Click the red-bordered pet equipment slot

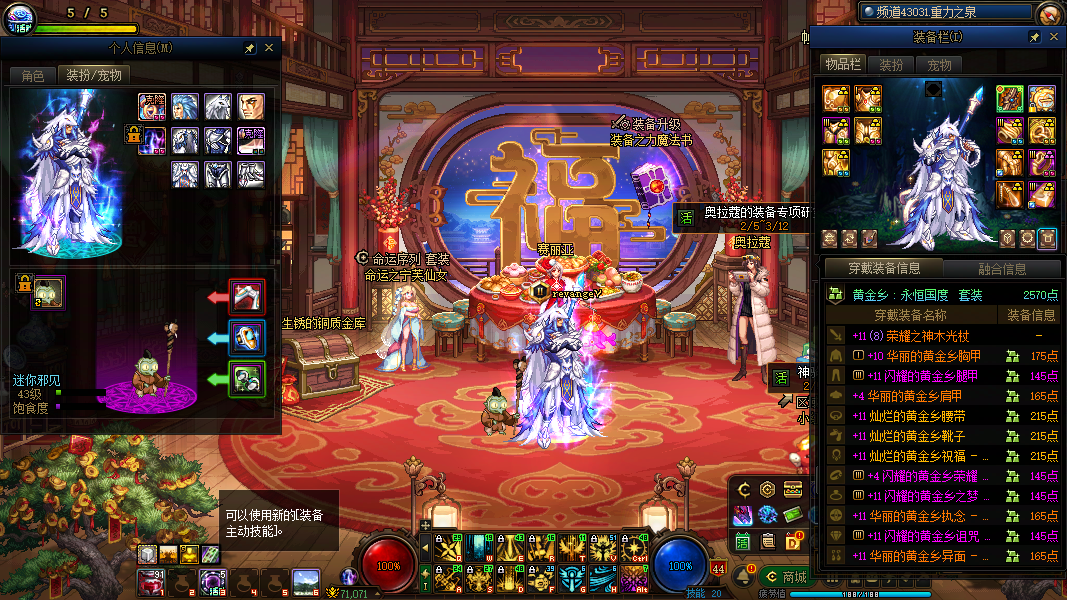coord(247,297)
